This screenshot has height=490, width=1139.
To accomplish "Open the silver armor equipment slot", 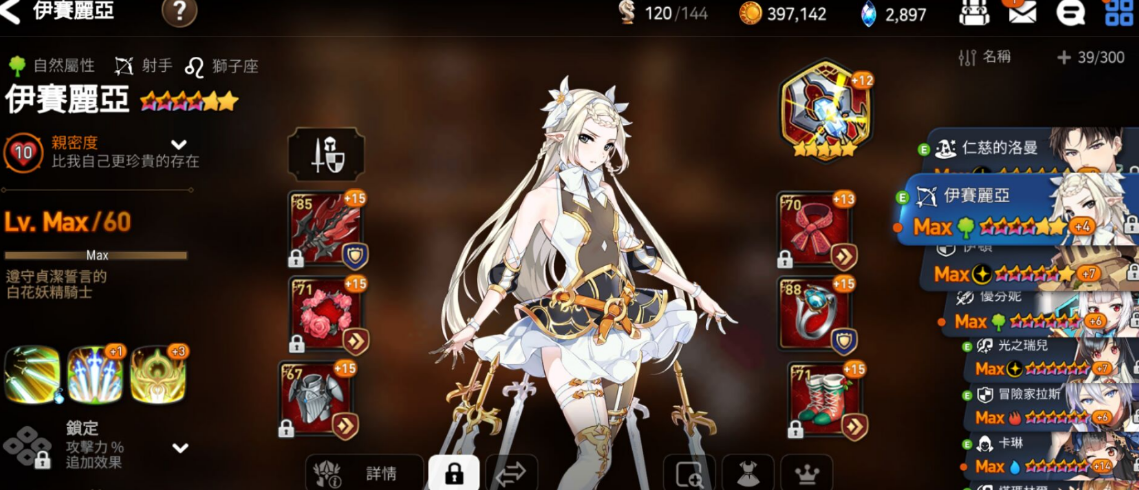I will 318,400.
